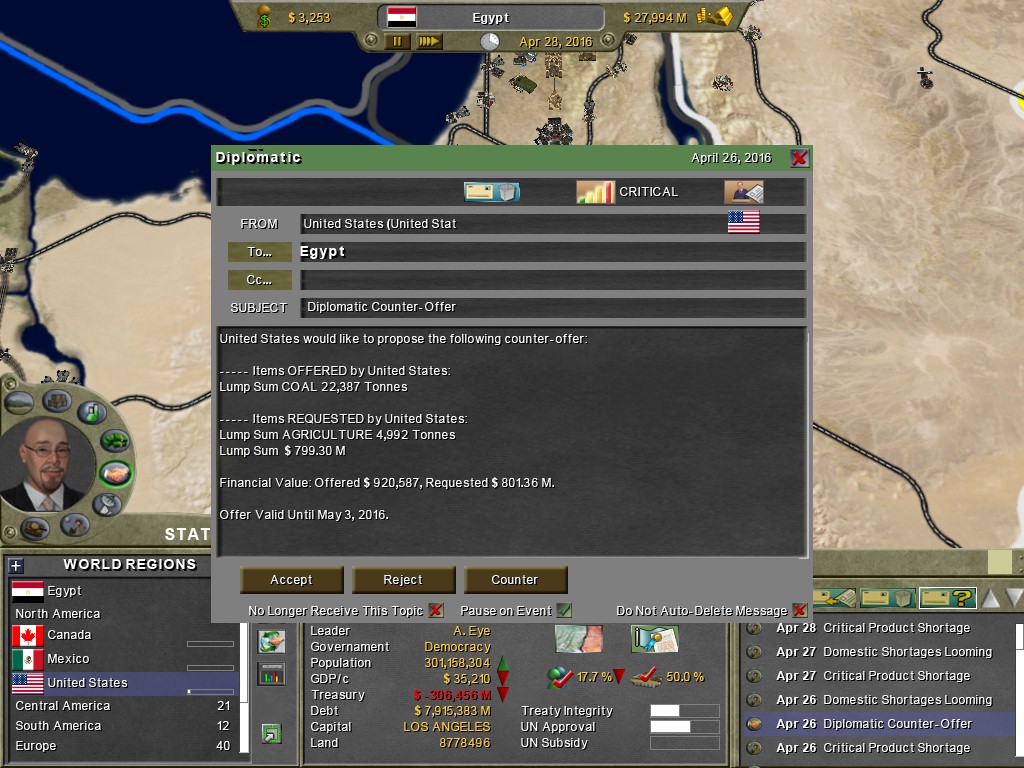Open the Apr 28 Critical Product Shortage message
1024x768 pixels.
(896, 628)
